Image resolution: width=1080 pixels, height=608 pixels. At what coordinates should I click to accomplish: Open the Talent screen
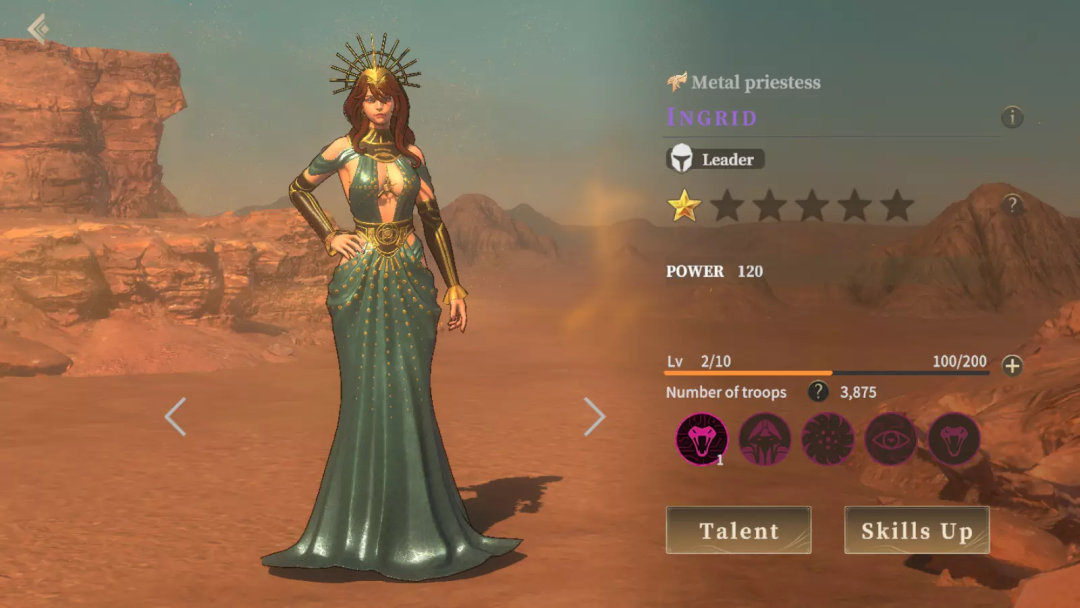tap(738, 530)
